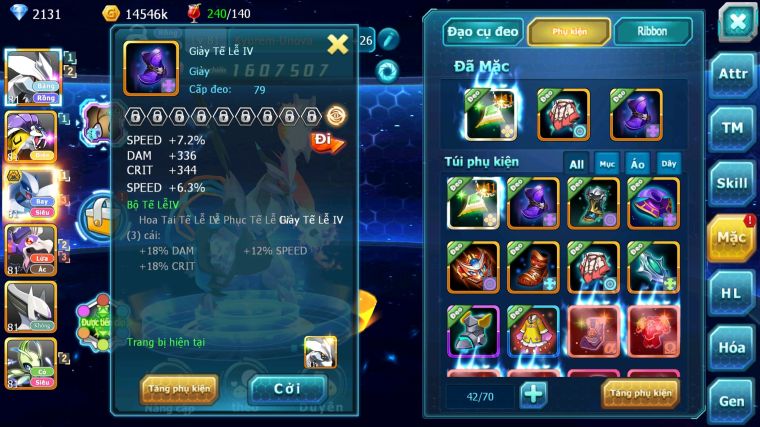Select the Phụ kiện tab
Screen dimensions: 760x427
tap(569, 32)
